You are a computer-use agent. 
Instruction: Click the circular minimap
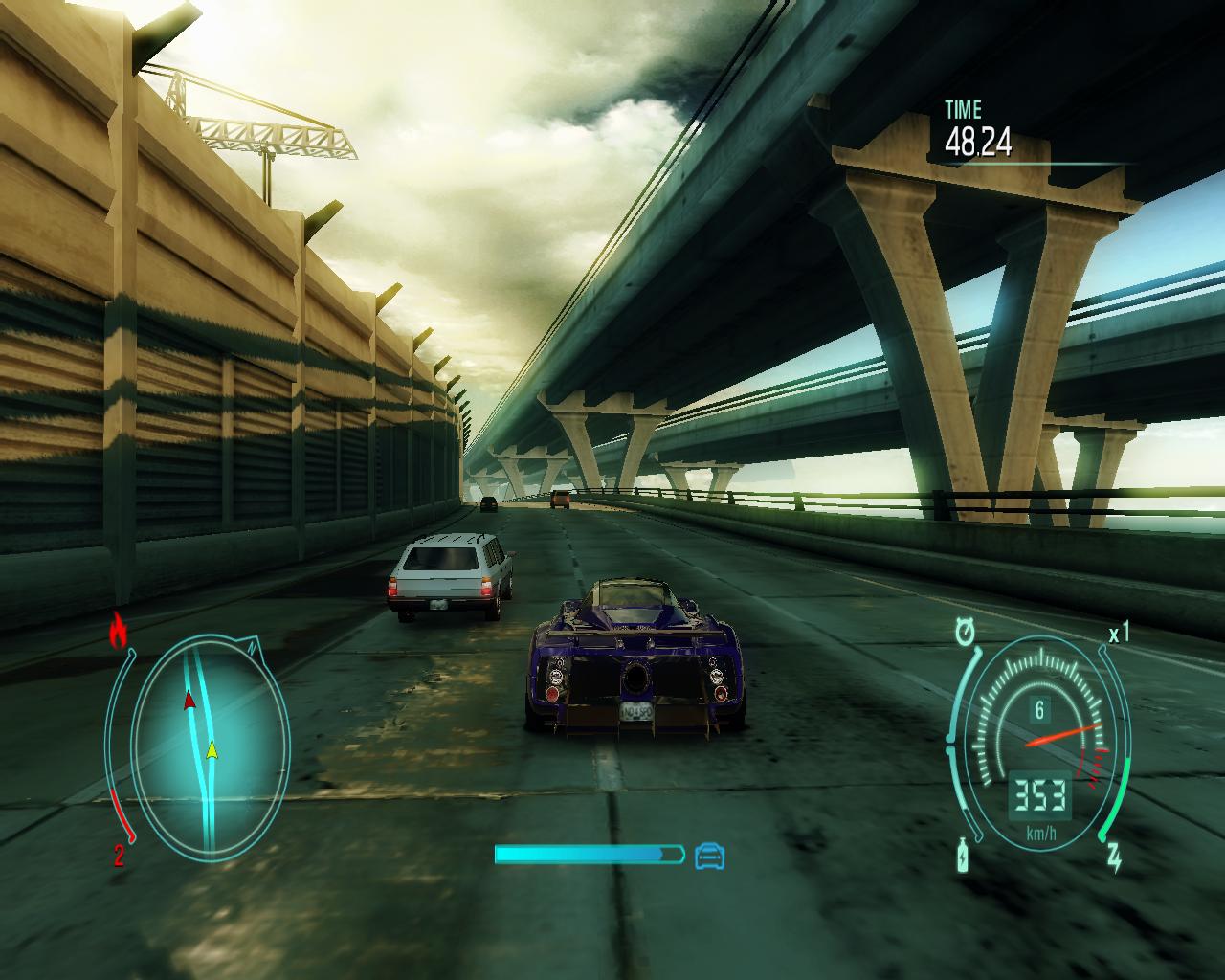[210, 747]
